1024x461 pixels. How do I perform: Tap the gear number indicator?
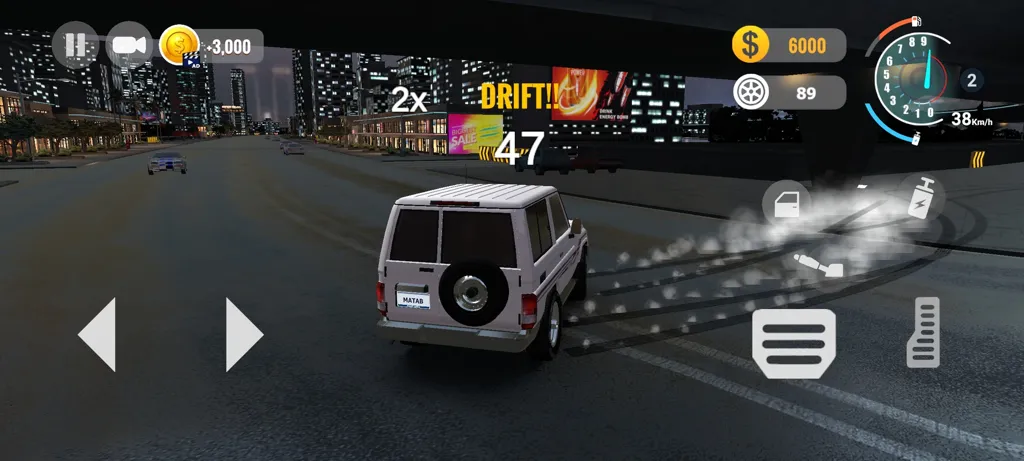970,80
